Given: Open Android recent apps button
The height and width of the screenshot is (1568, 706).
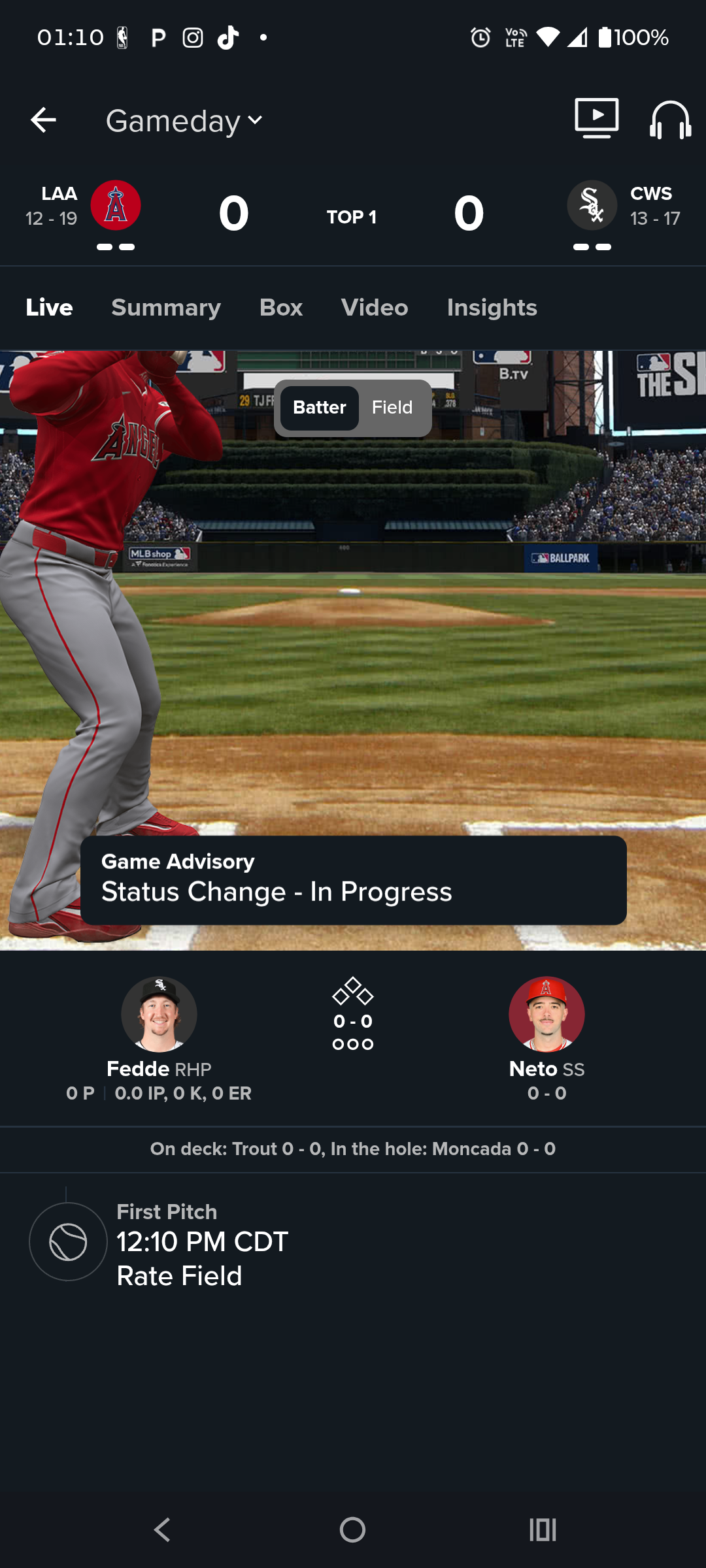Looking at the screenshot, I should [x=543, y=1529].
